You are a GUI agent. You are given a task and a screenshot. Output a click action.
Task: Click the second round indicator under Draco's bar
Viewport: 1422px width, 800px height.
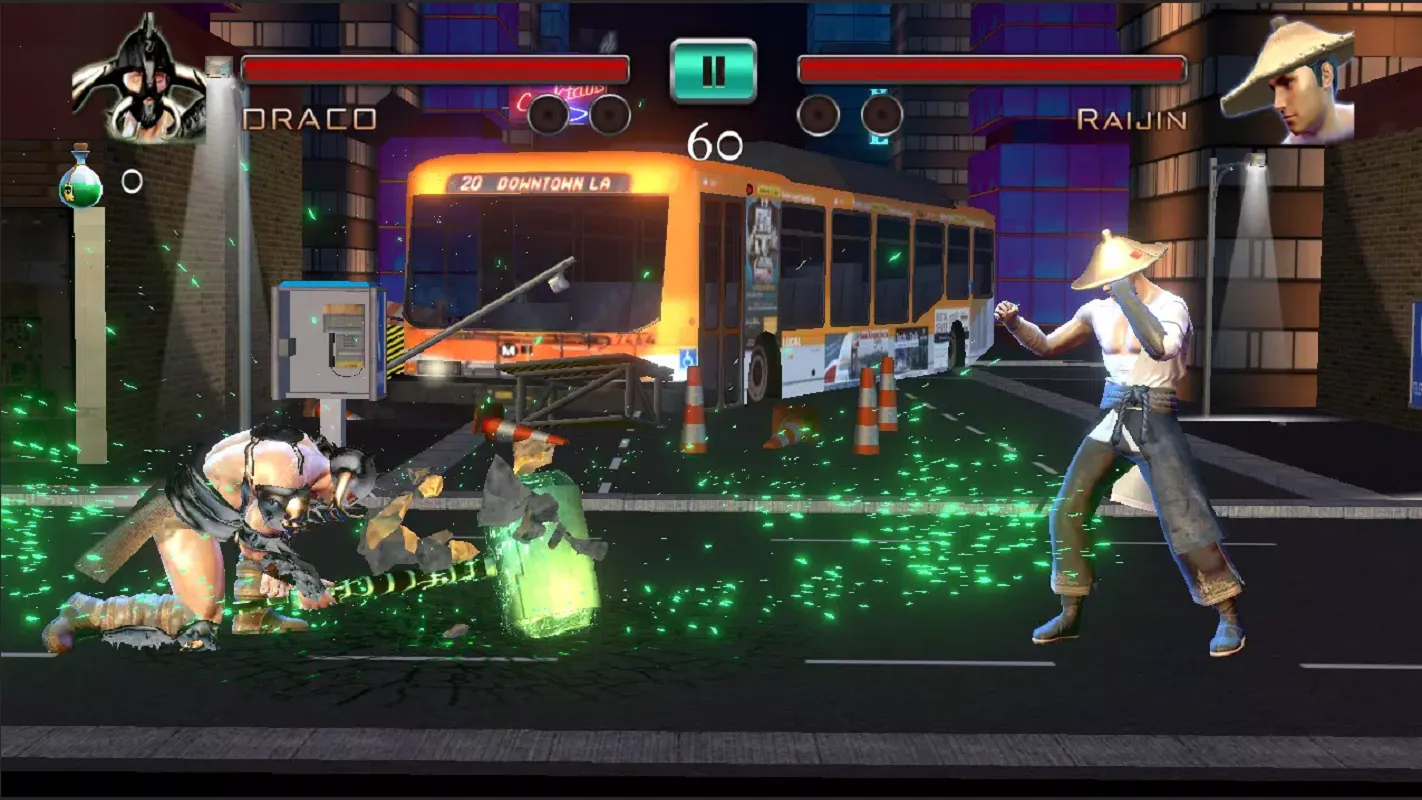[x=607, y=113]
